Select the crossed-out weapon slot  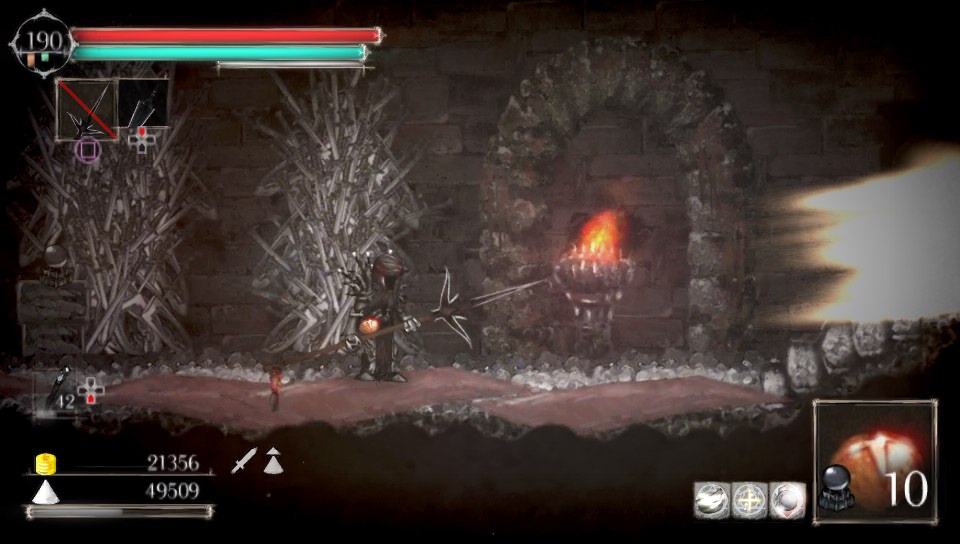pos(86,108)
